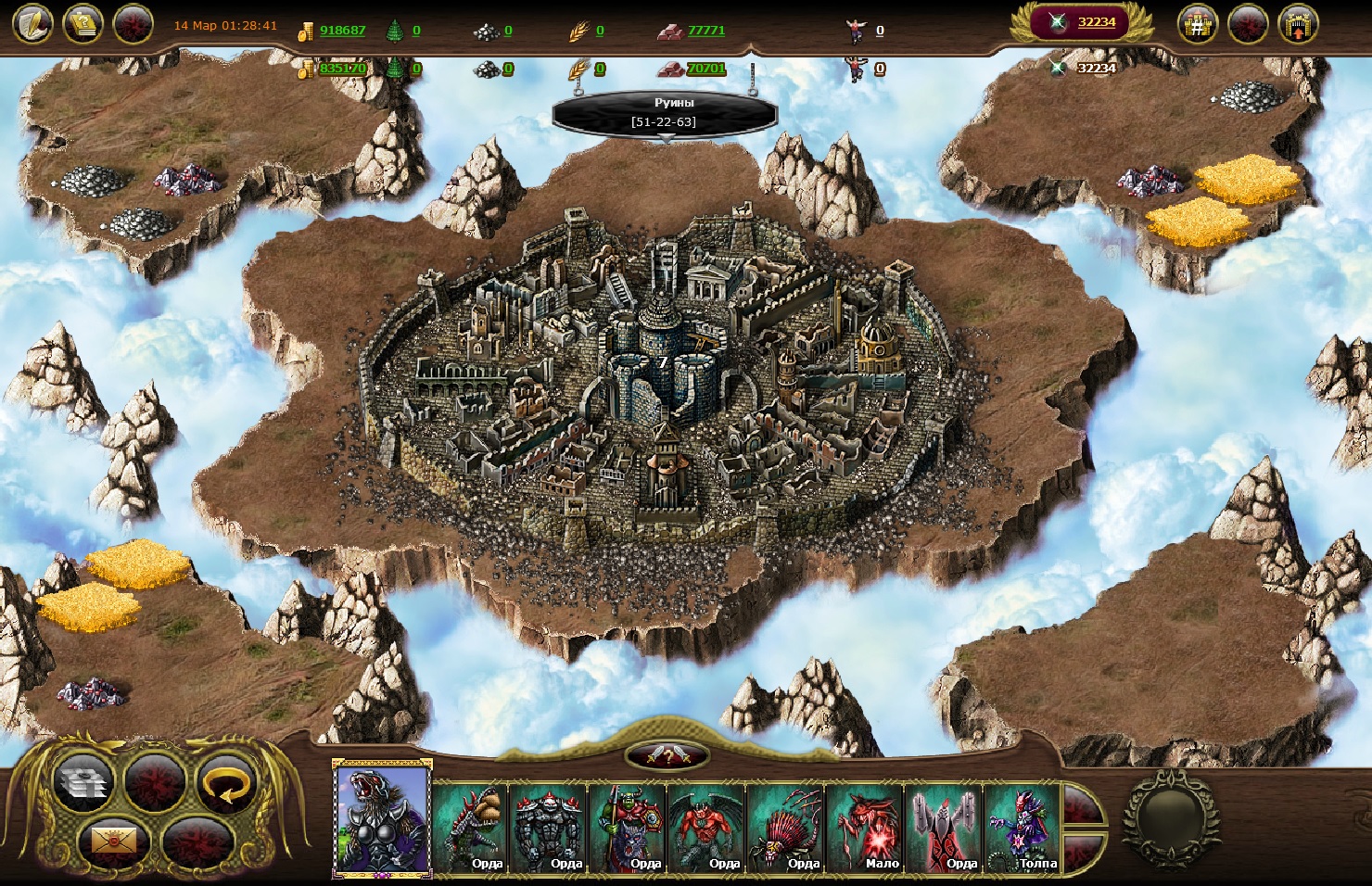Open the feather quill button
The height and width of the screenshot is (886, 1372).
pos(32,24)
